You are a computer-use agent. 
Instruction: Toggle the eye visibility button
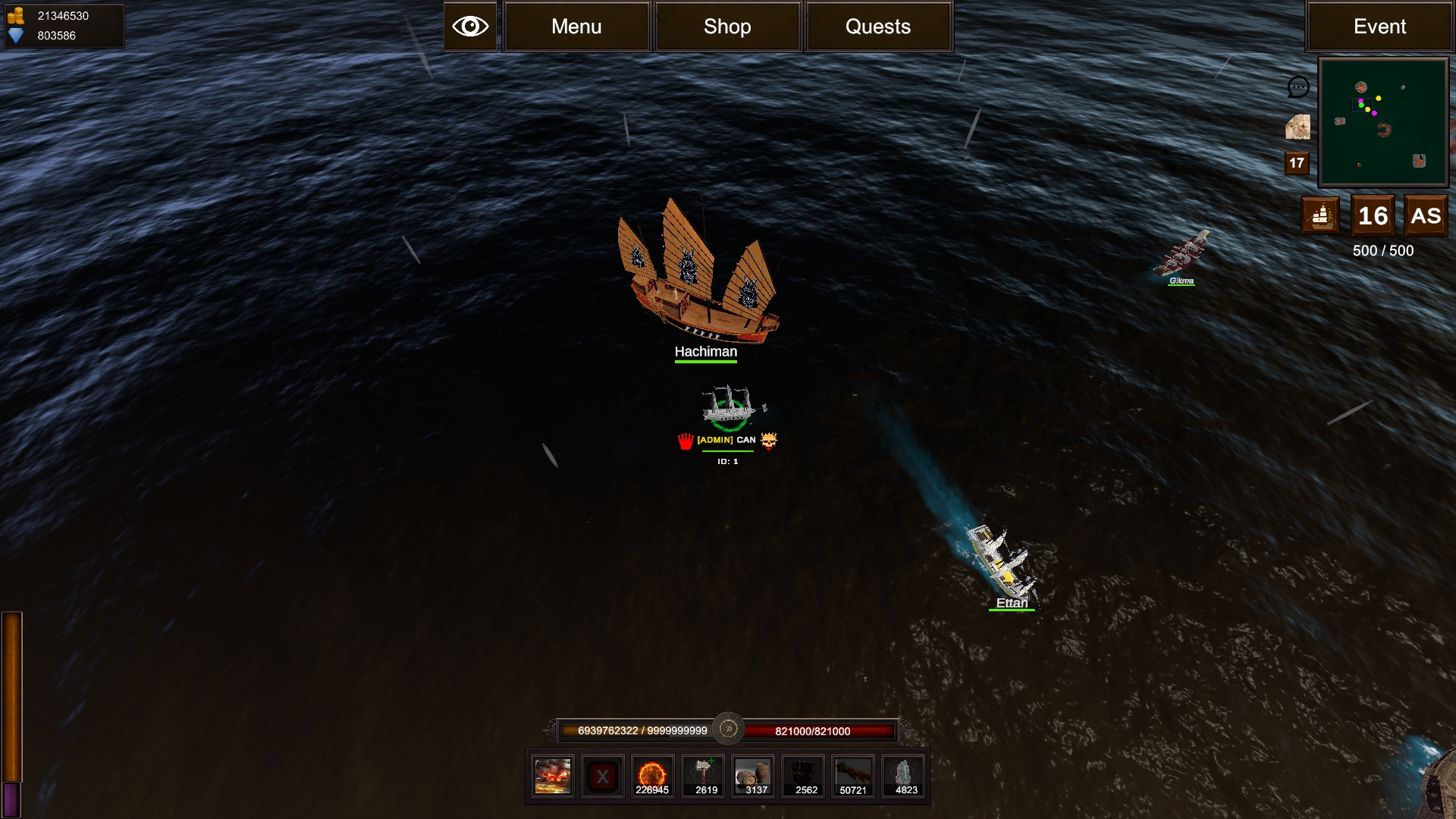470,27
